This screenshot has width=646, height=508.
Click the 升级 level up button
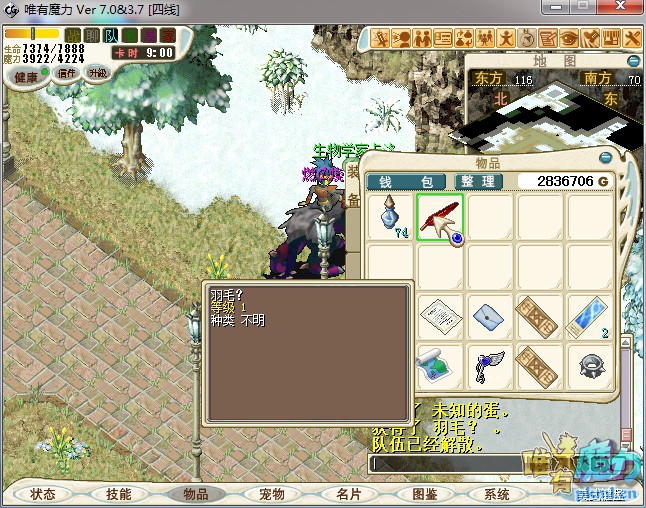pos(98,73)
